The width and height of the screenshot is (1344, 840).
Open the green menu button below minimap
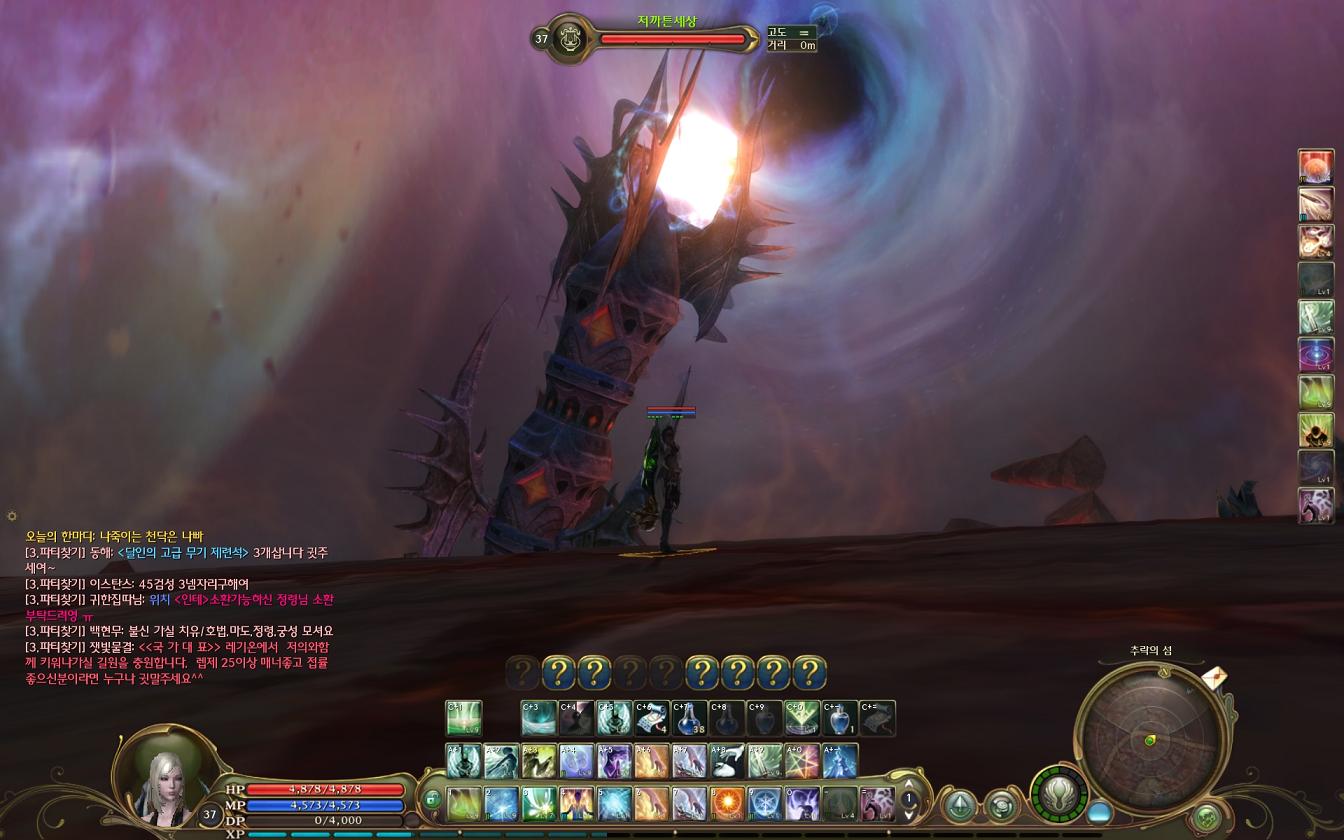pyautogui.click(x=1206, y=816)
